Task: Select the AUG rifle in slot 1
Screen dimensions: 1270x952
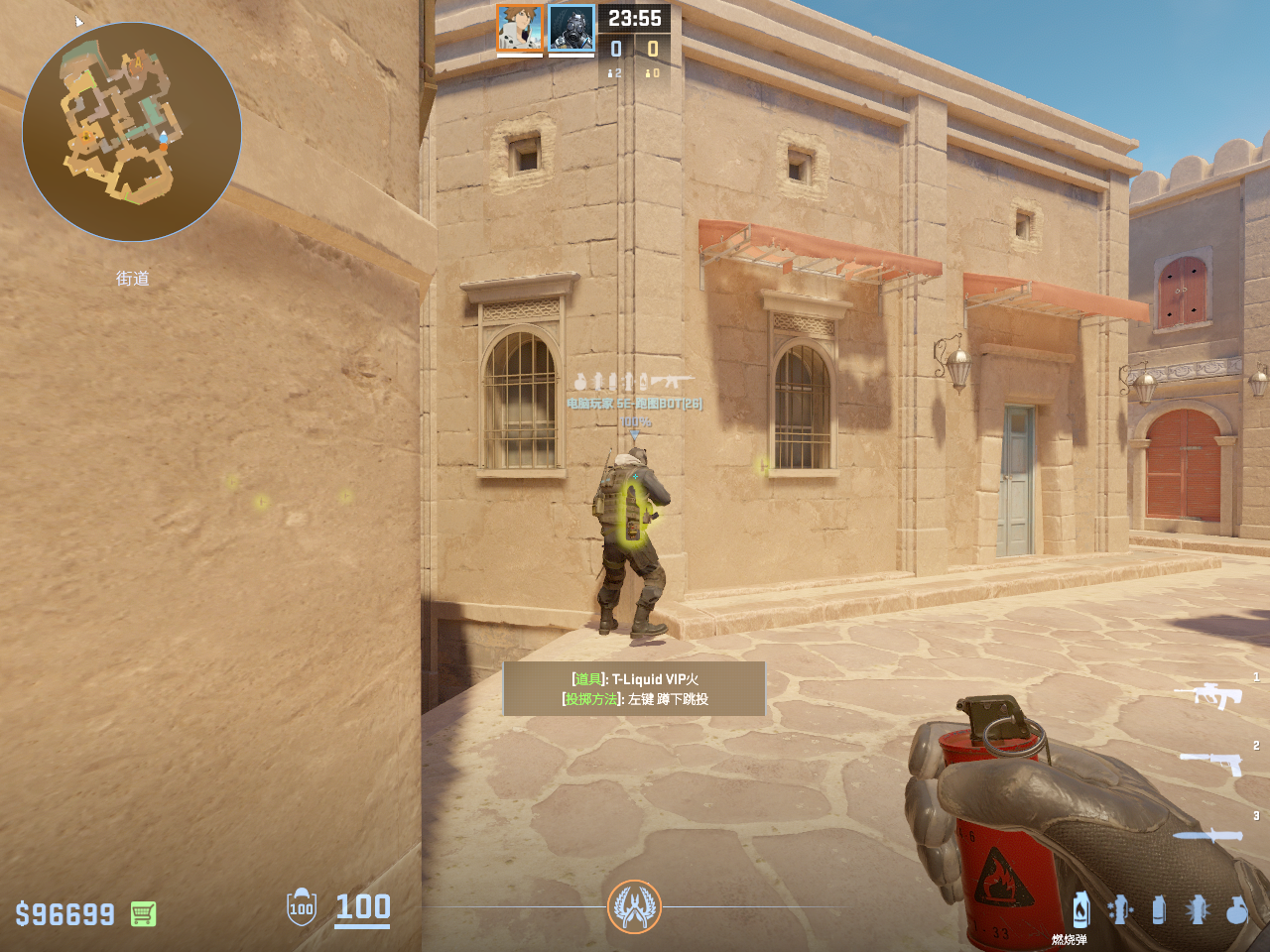Action: pyautogui.click(x=1208, y=695)
